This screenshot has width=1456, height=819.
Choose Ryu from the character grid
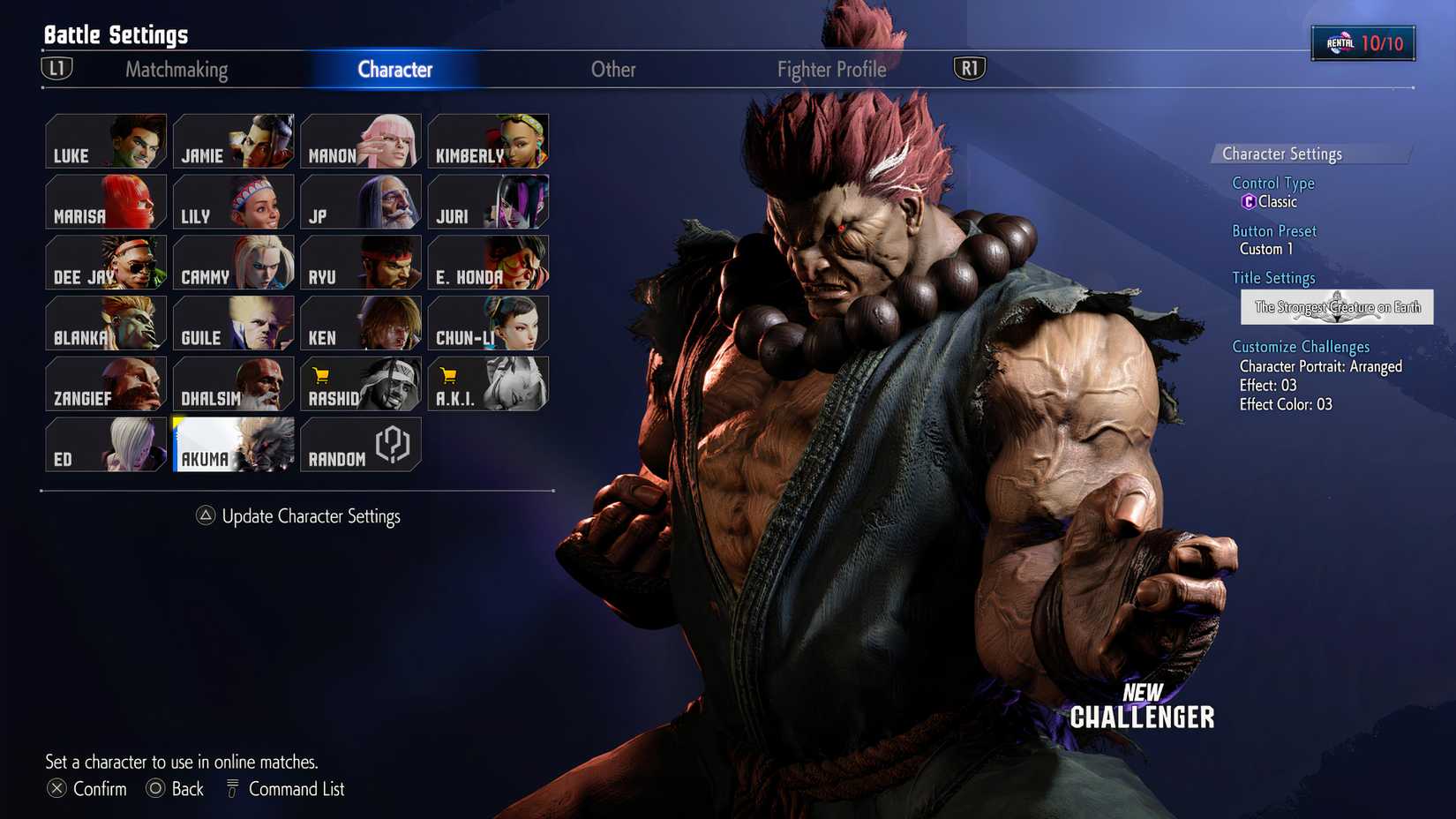tap(360, 263)
